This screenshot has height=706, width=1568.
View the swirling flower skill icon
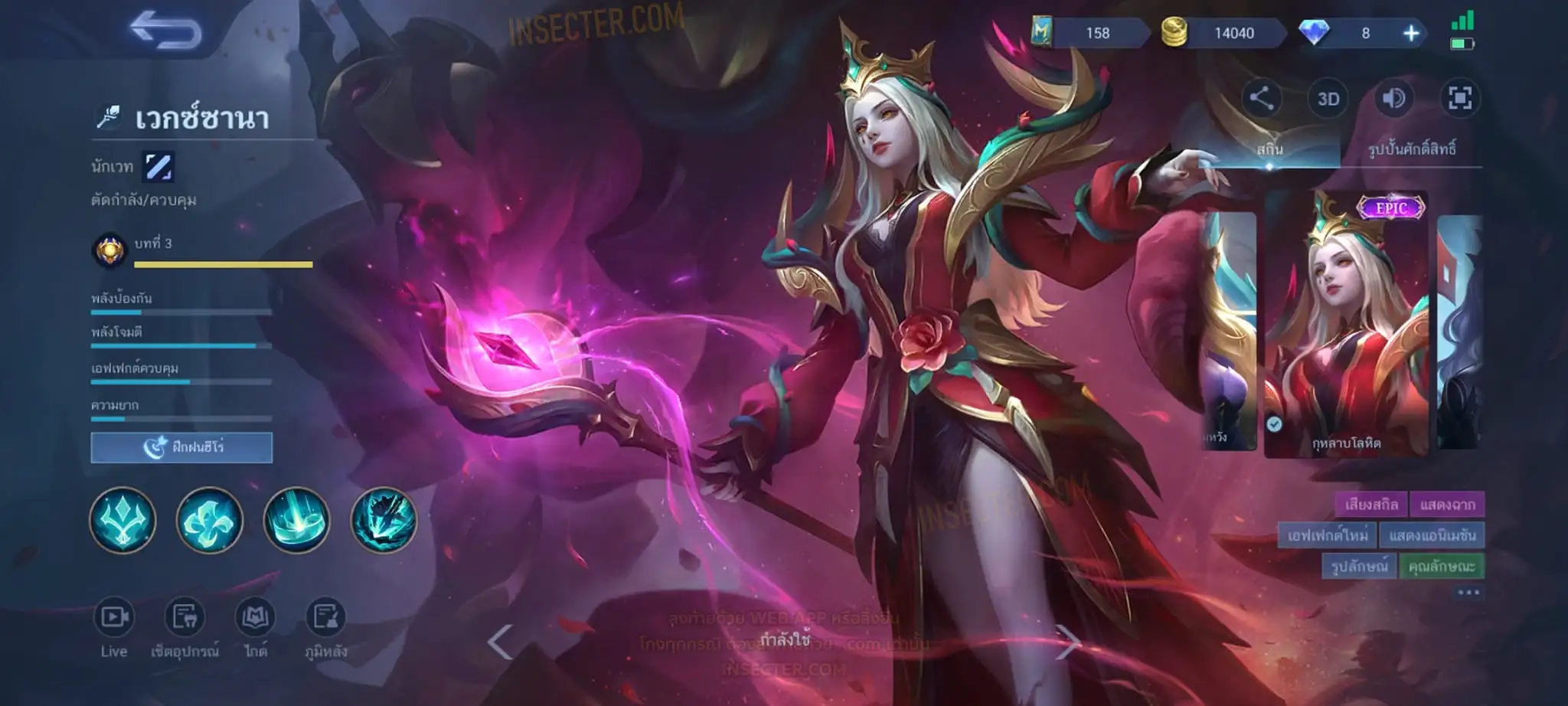pos(210,520)
